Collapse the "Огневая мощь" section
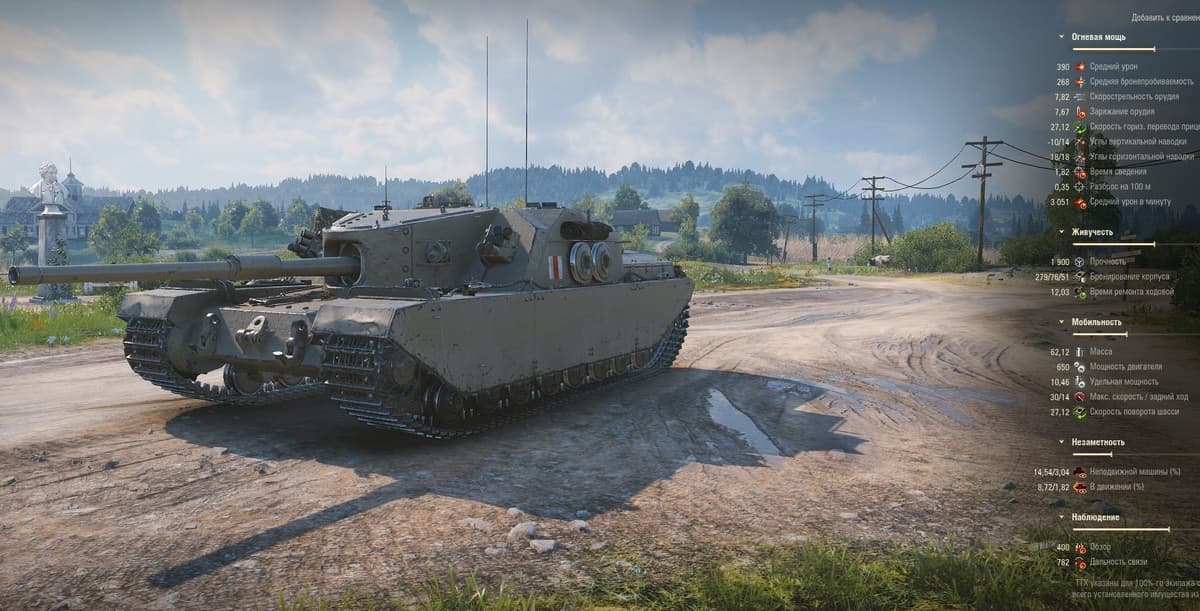The height and width of the screenshot is (611, 1200). coord(1098,37)
